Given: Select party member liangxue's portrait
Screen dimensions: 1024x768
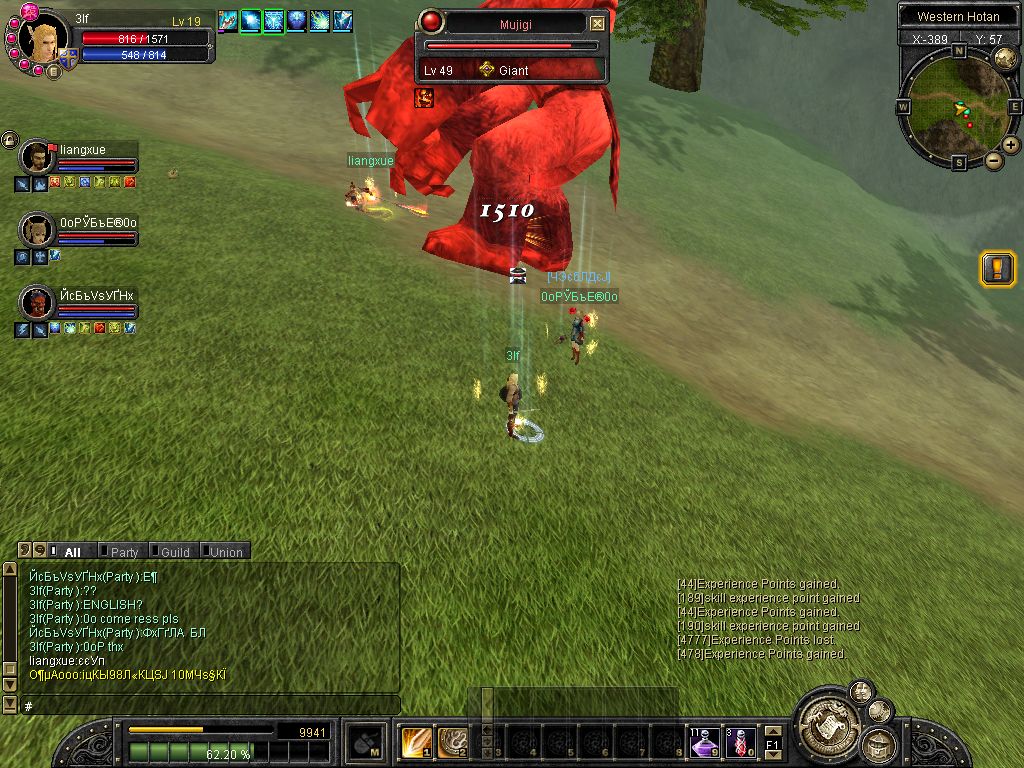Looking at the screenshot, I should (38, 158).
